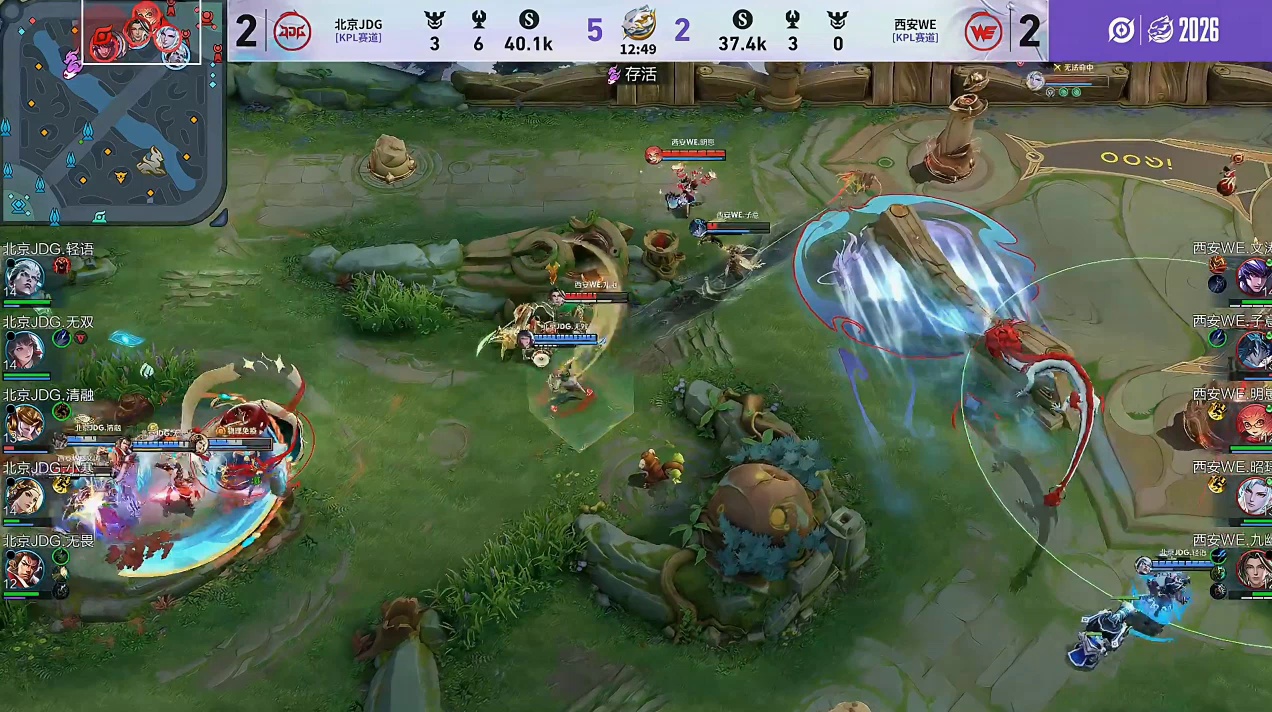Image resolution: width=1272 pixels, height=712 pixels.
Task: Click the dragon emblem above the match timer
Action: 638,22
